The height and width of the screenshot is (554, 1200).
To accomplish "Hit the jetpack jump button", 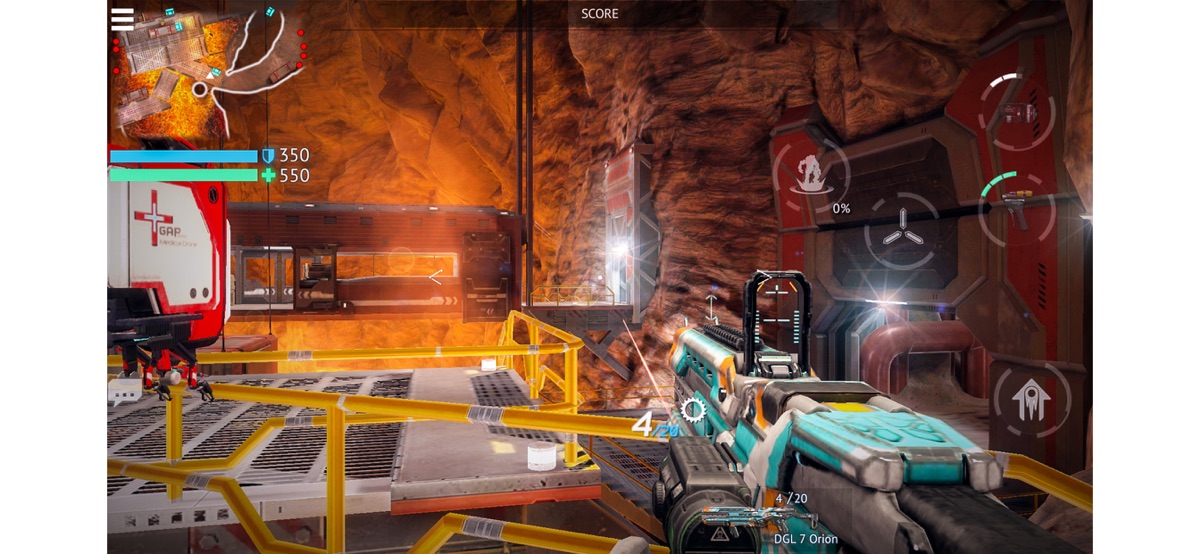I will [1030, 402].
